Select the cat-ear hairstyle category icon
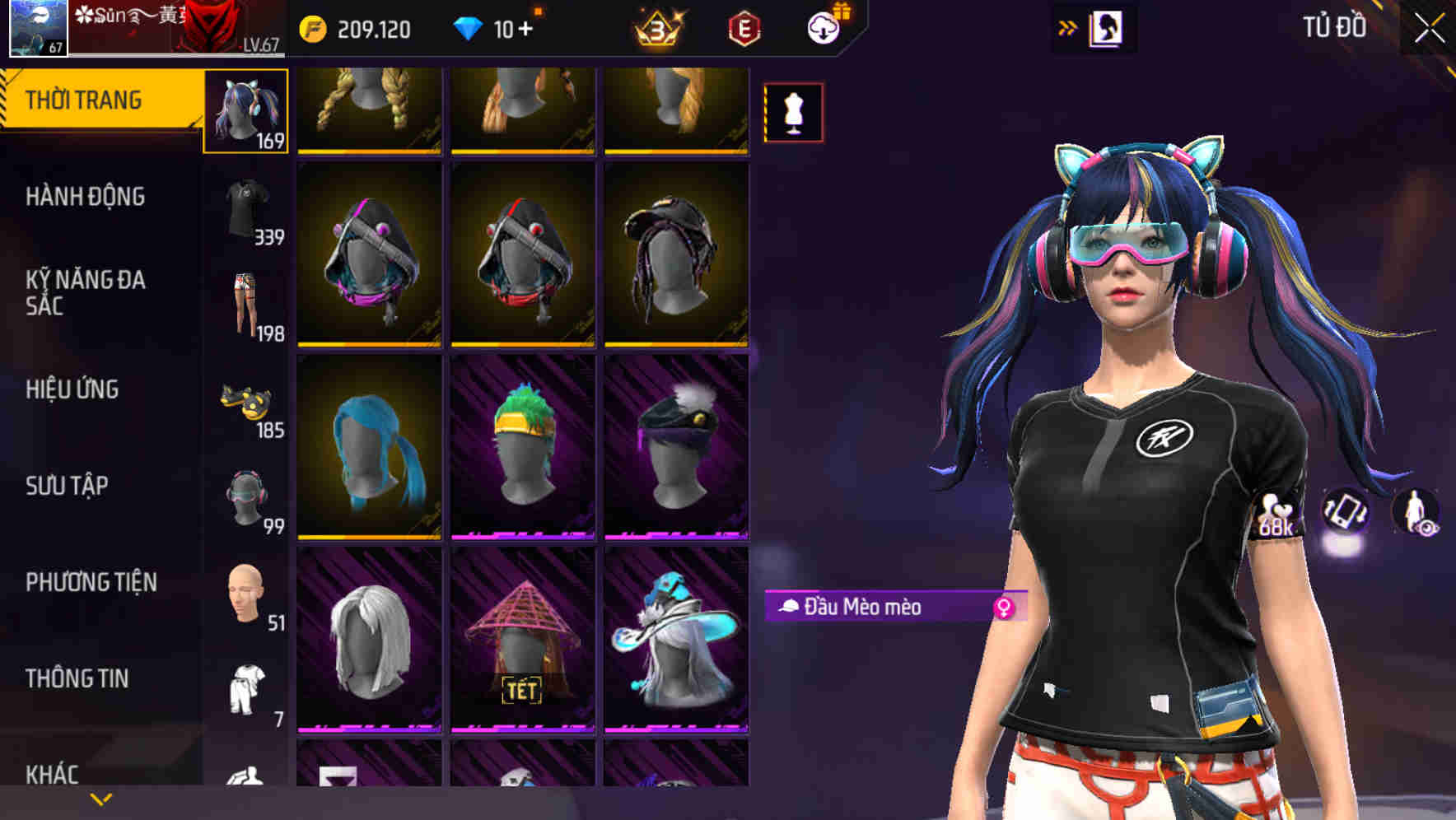Image resolution: width=1456 pixels, height=820 pixels. (245, 113)
